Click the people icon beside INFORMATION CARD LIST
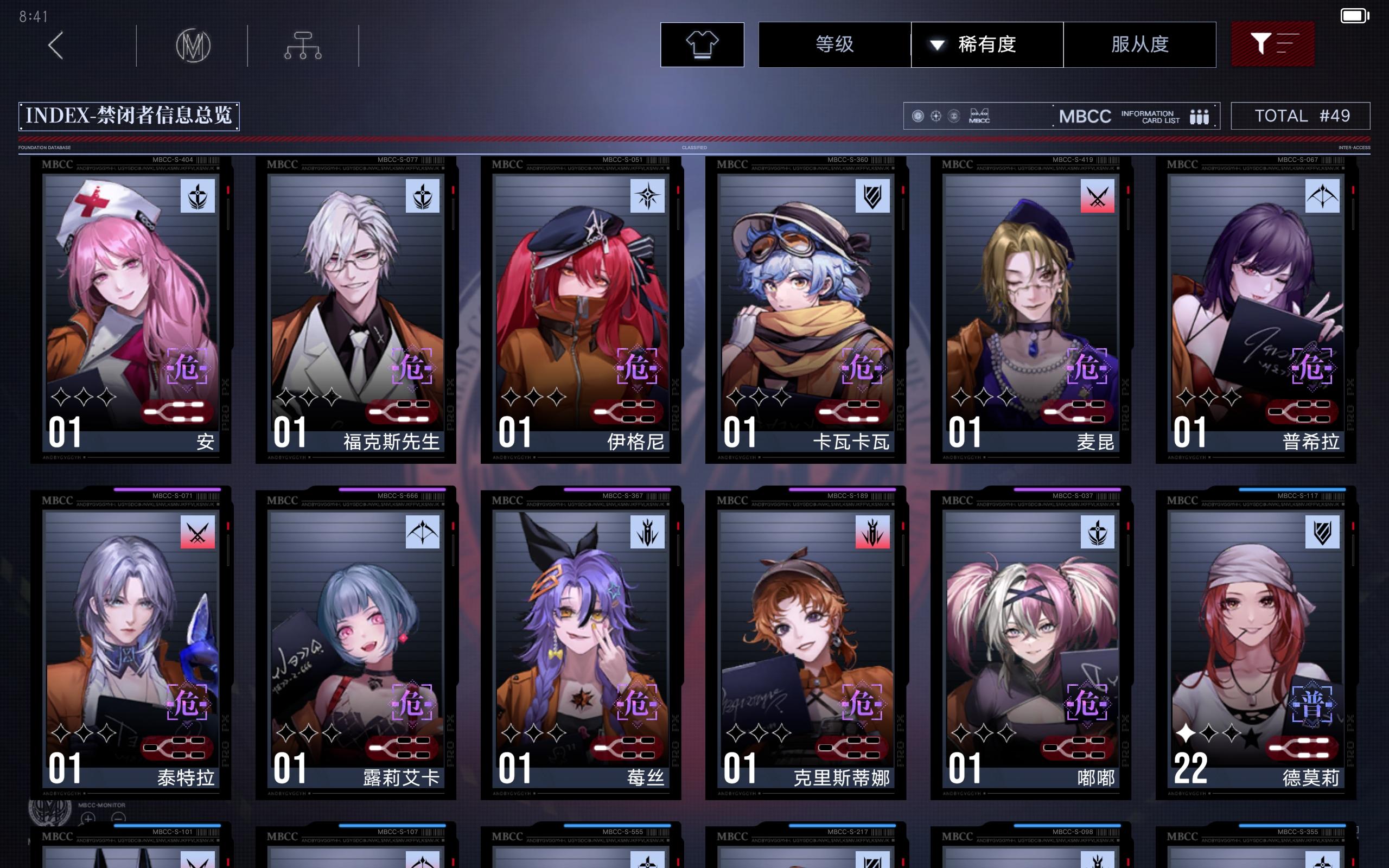 (1200, 116)
